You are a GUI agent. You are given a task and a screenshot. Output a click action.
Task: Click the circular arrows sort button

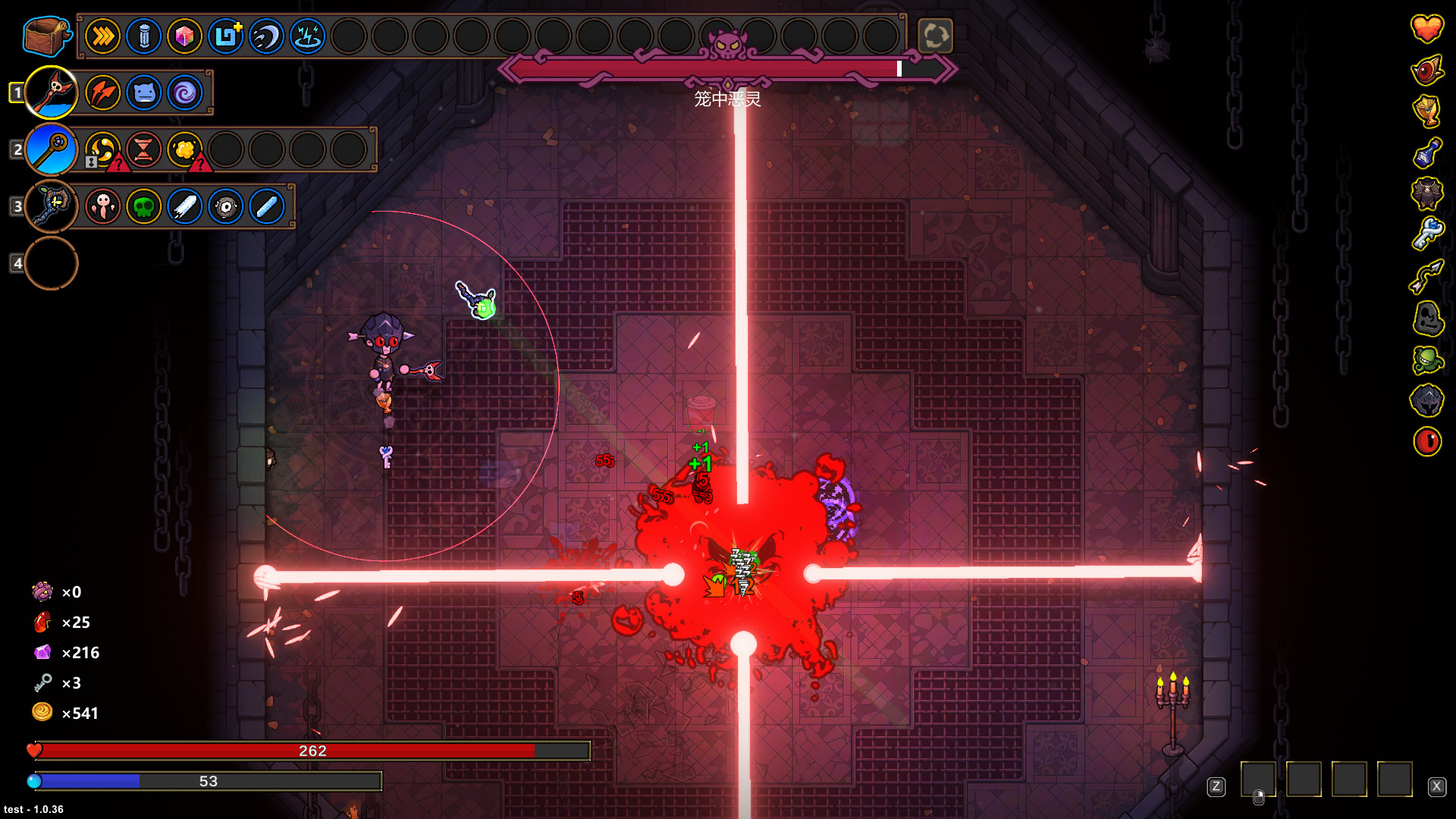(x=935, y=36)
